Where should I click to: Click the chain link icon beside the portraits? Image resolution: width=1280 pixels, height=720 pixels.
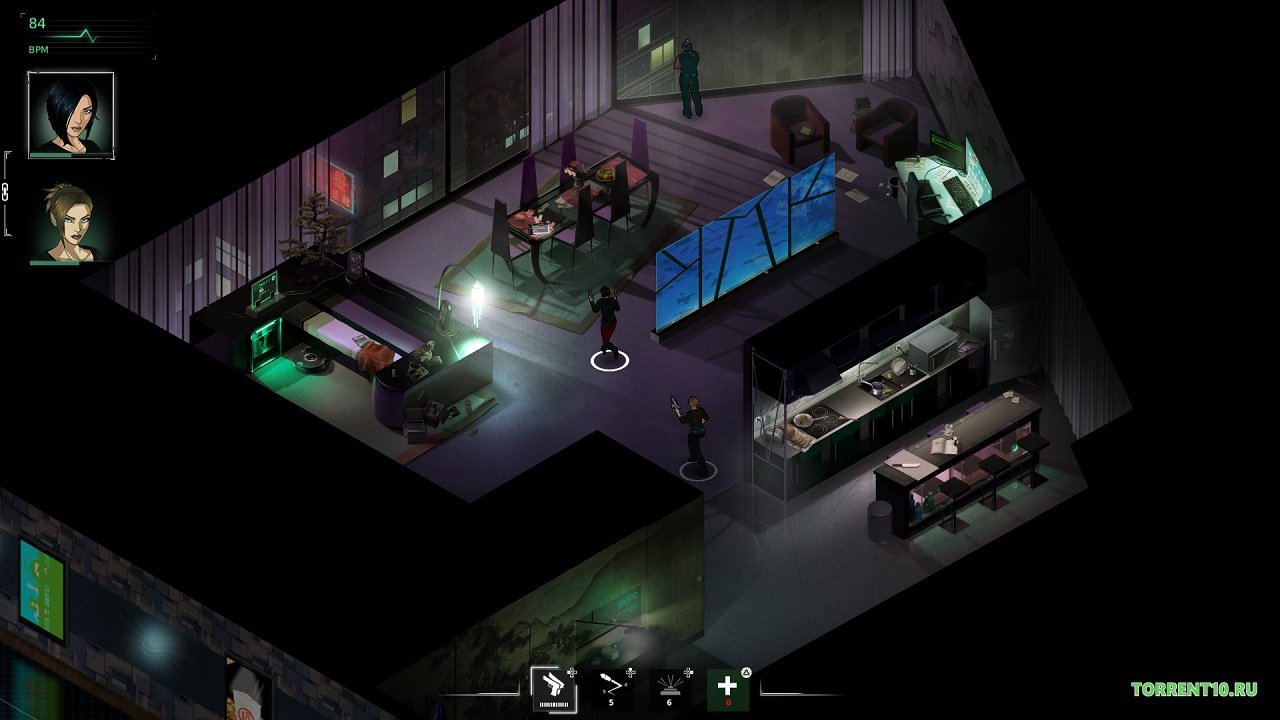(6, 192)
